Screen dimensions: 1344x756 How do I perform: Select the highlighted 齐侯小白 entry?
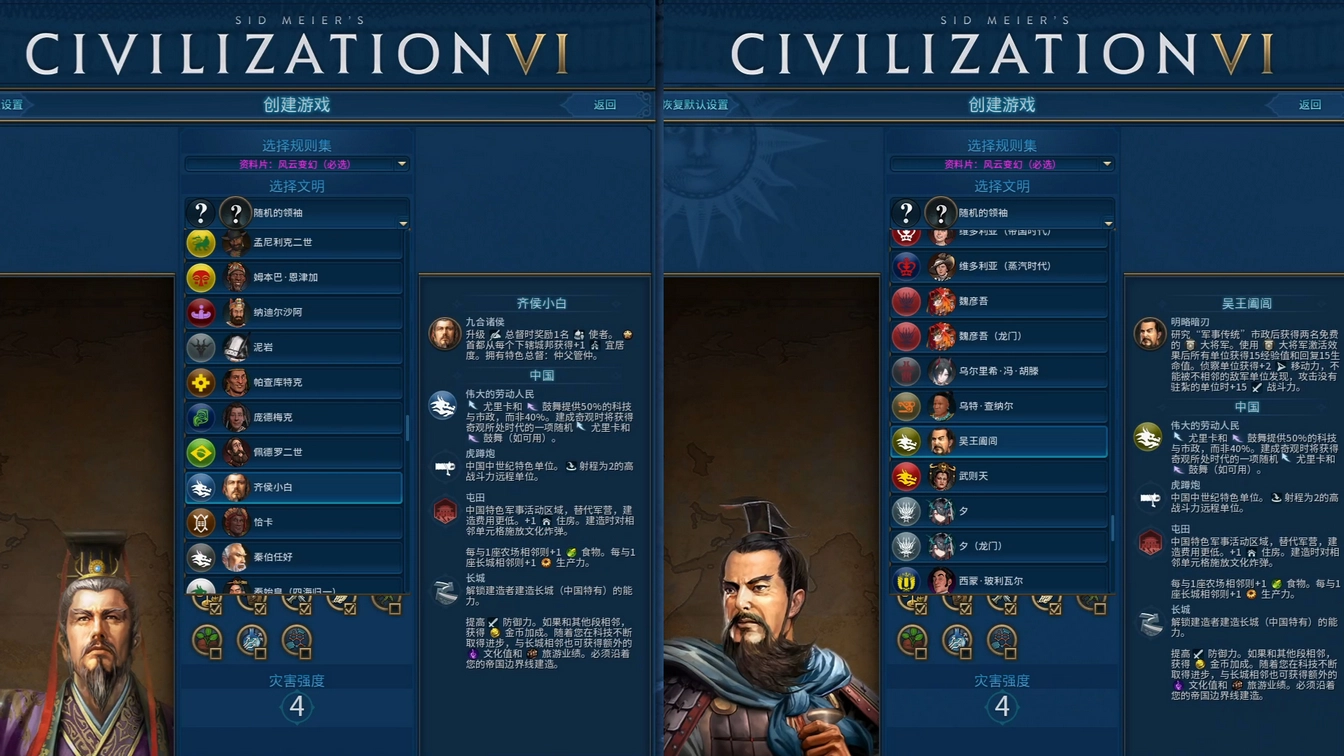(x=294, y=487)
